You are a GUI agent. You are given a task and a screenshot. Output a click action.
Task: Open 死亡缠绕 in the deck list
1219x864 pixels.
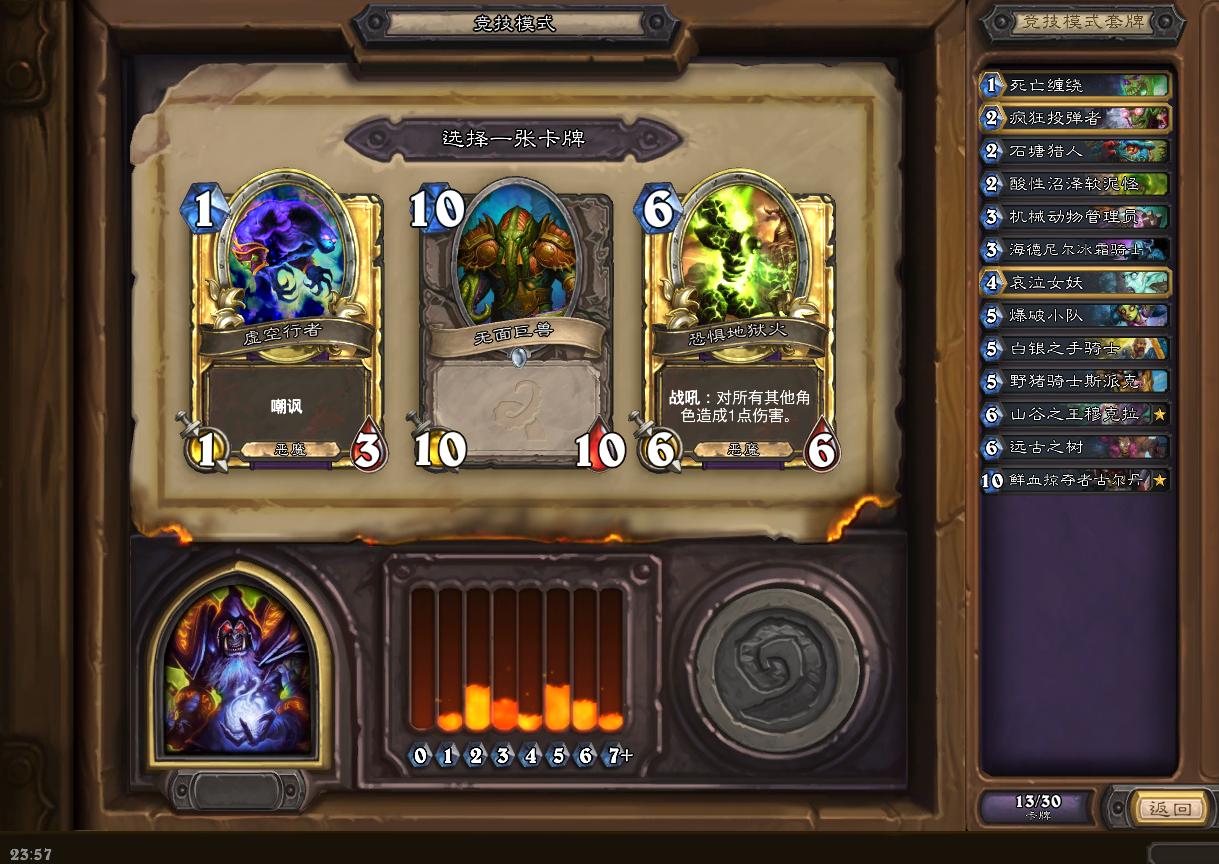click(x=1075, y=85)
